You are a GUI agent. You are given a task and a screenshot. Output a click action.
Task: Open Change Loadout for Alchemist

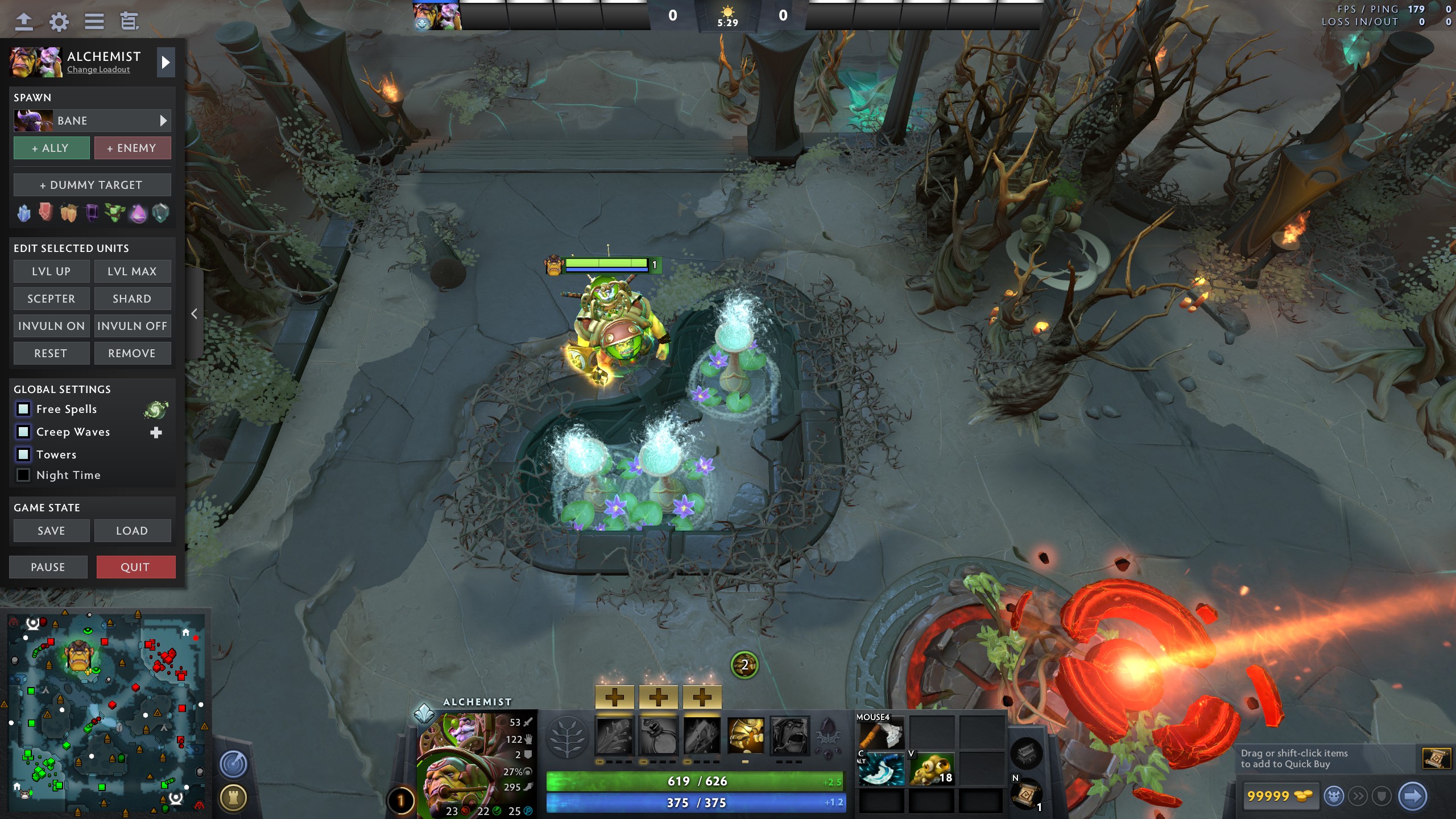[x=98, y=69]
